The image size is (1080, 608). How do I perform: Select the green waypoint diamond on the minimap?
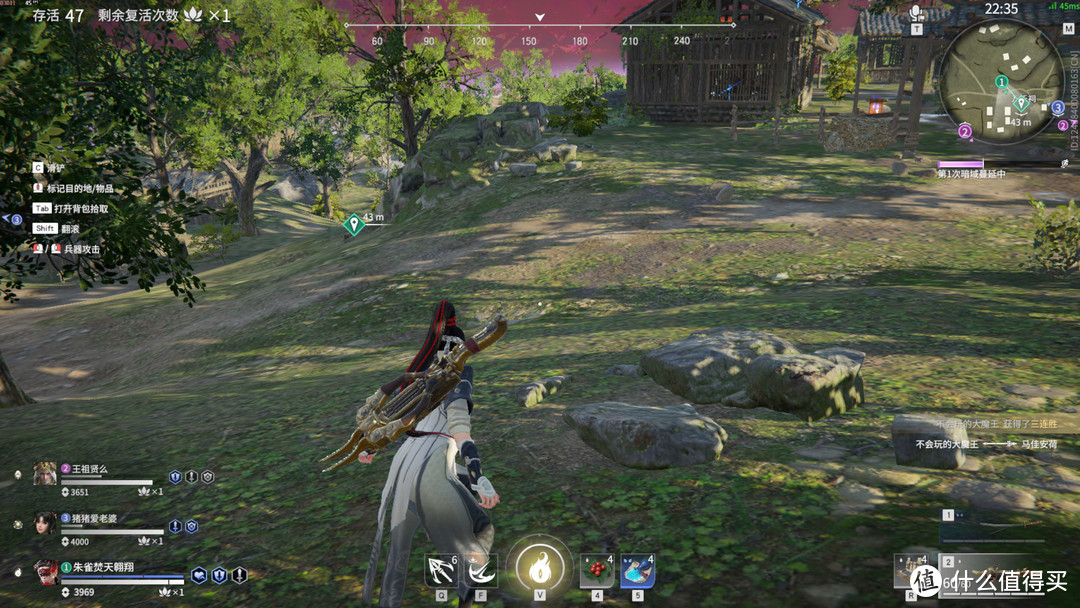1021,102
